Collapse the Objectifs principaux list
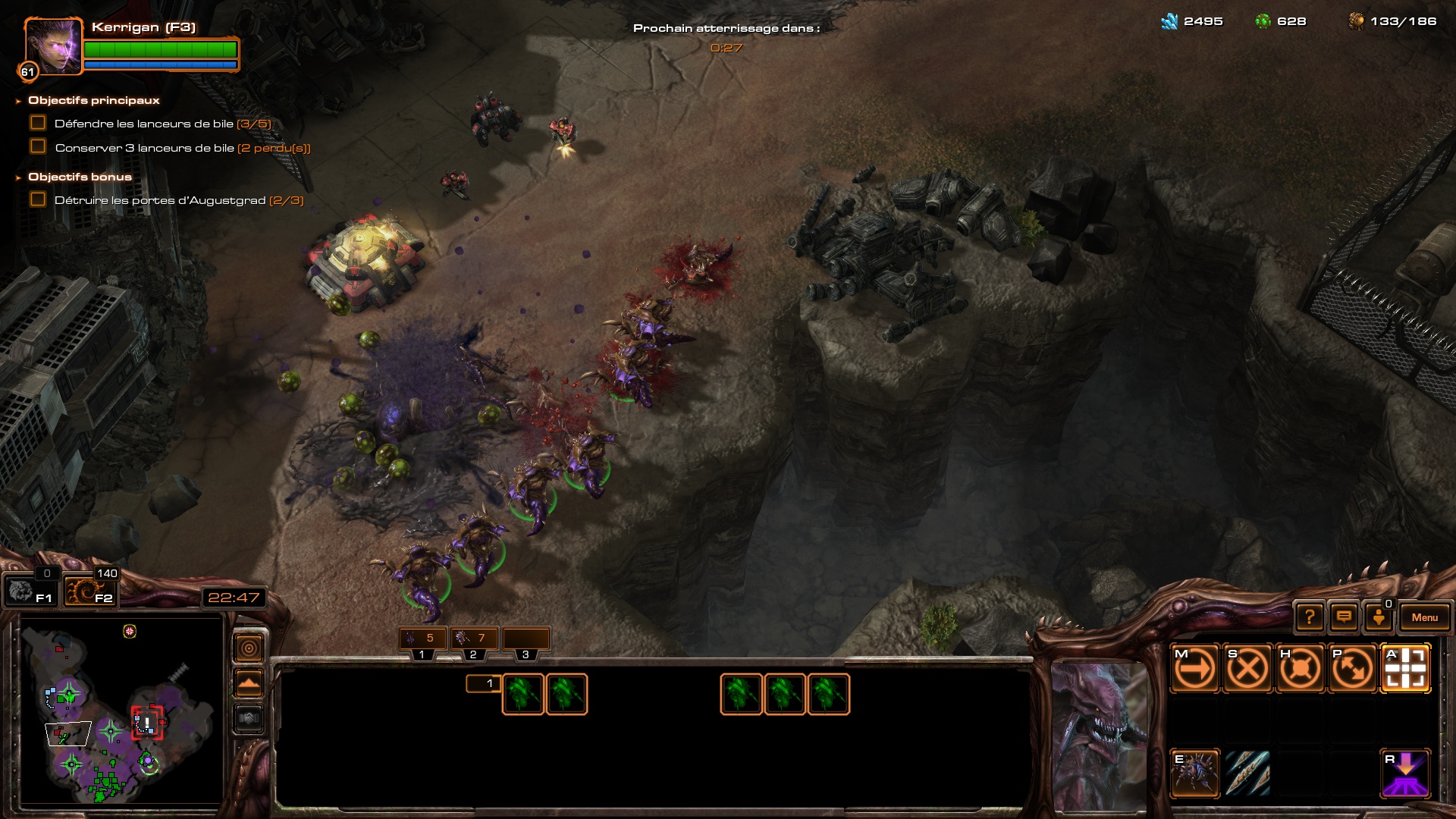Image resolution: width=1456 pixels, height=819 pixels. (x=18, y=101)
